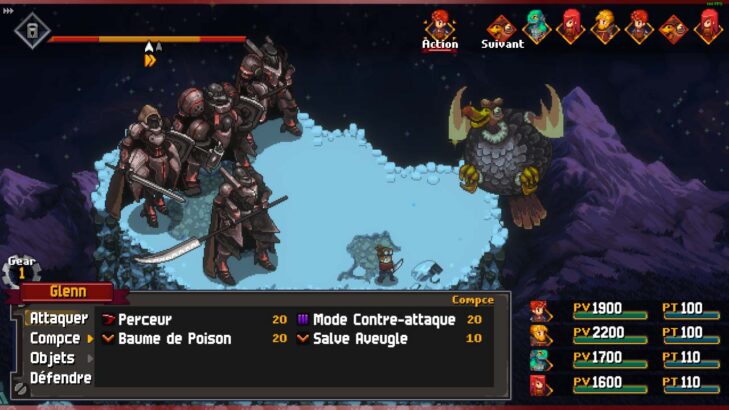729x410 pixels.
Task: Click the green lizard portrait in turn order
Action: point(537,25)
